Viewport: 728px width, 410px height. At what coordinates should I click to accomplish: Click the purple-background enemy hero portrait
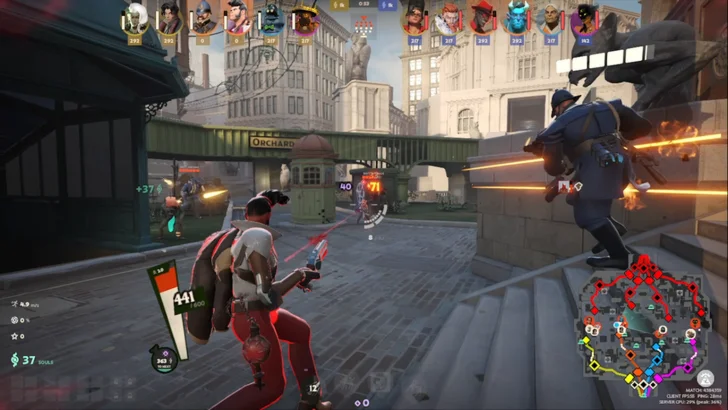point(584,18)
